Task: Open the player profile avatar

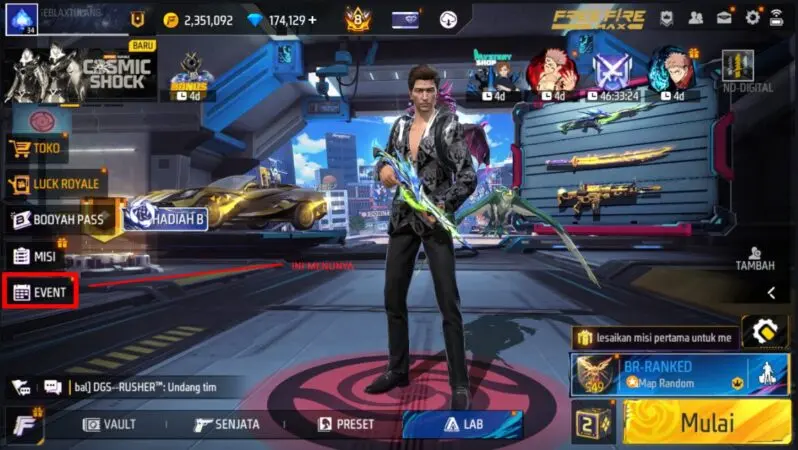Action: [21, 19]
